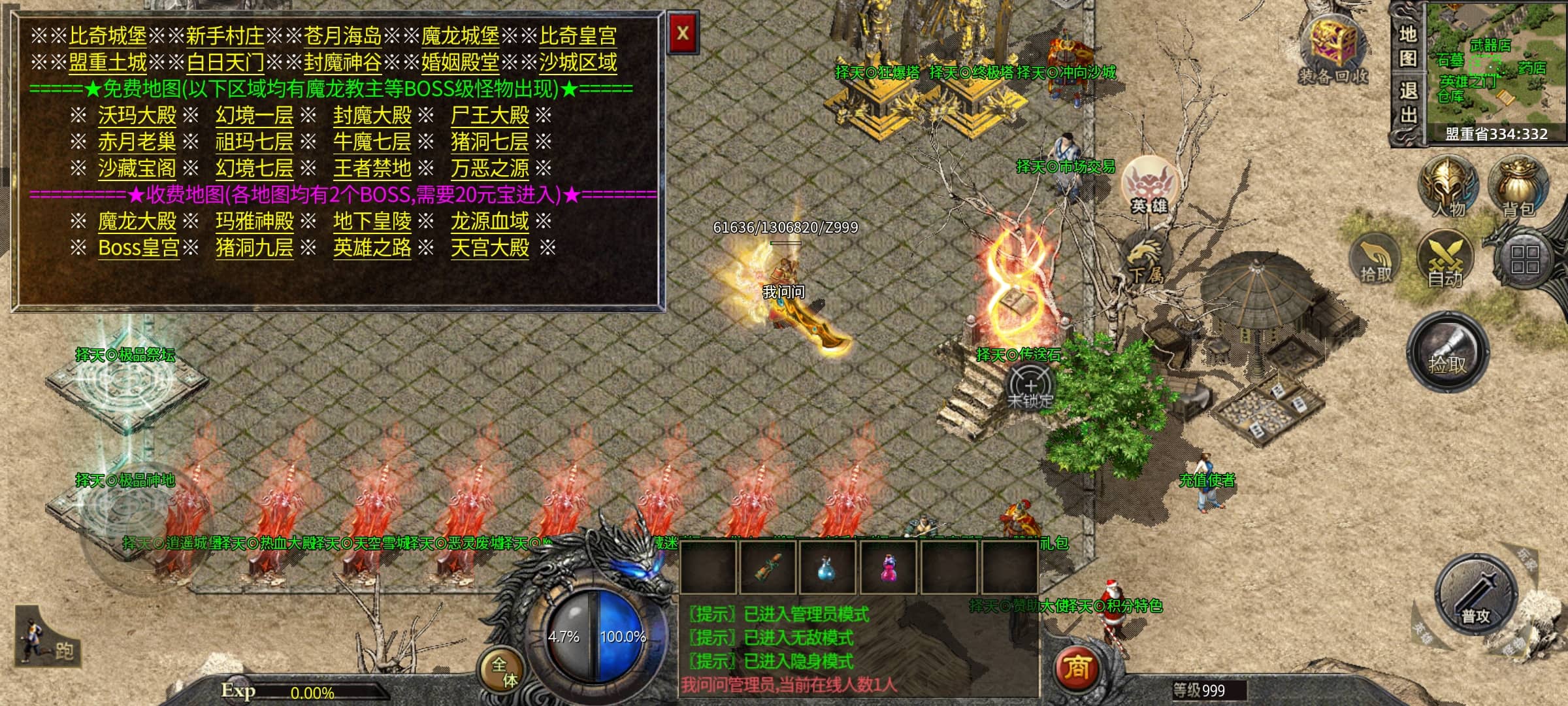Open the 英雄 hero mask icon
Viewport: 1568px width, 706px height.
click(1149, 184)
